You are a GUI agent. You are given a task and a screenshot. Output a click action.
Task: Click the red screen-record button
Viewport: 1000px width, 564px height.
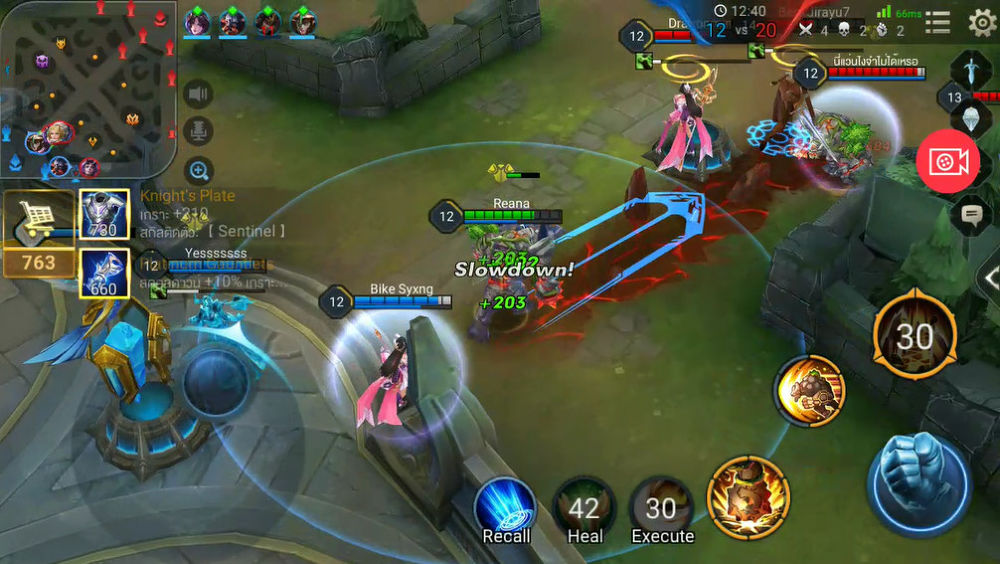pos(947,162)
